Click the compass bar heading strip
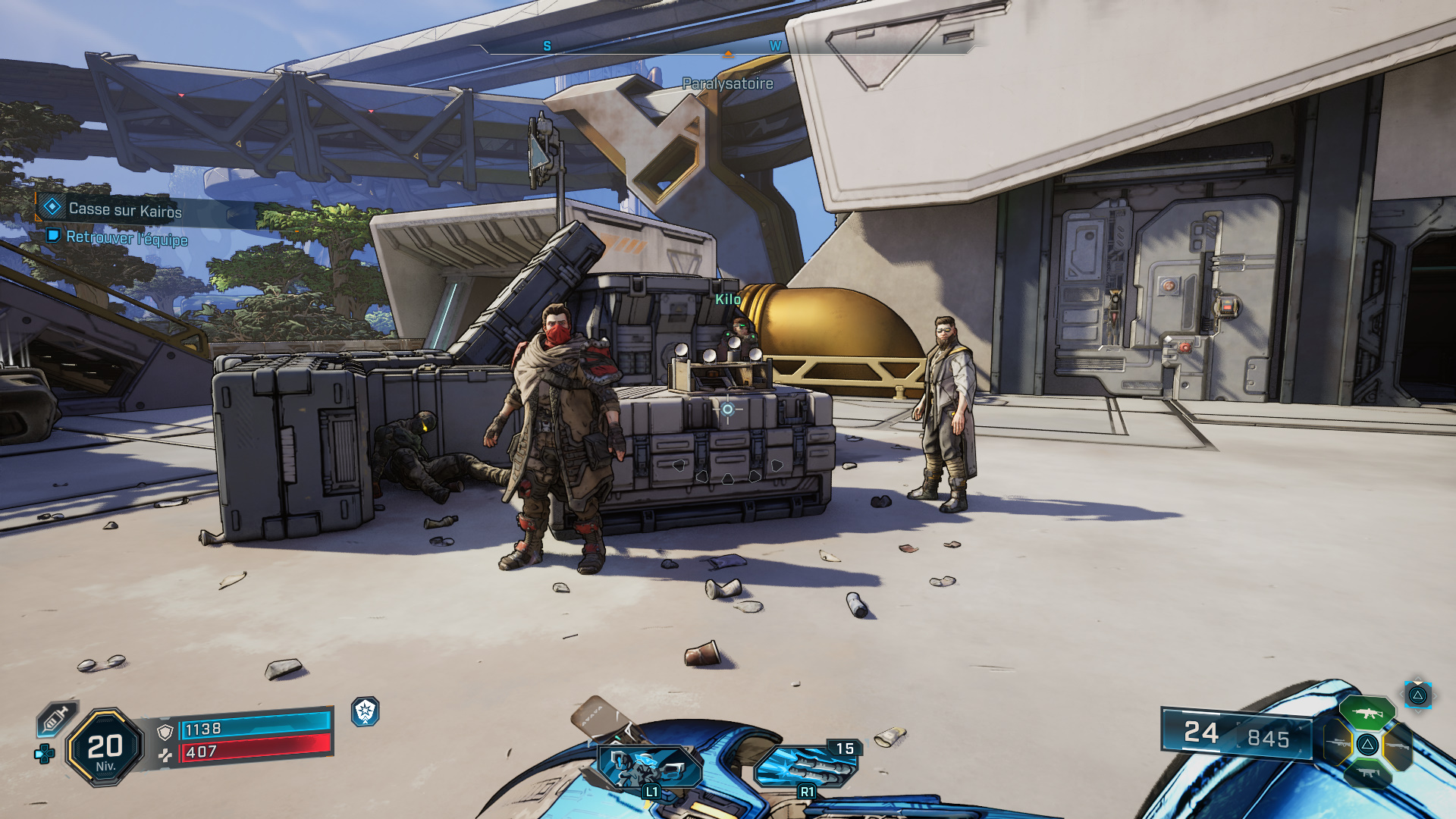This screenshot has width=1456, height=819. [728, 46]
